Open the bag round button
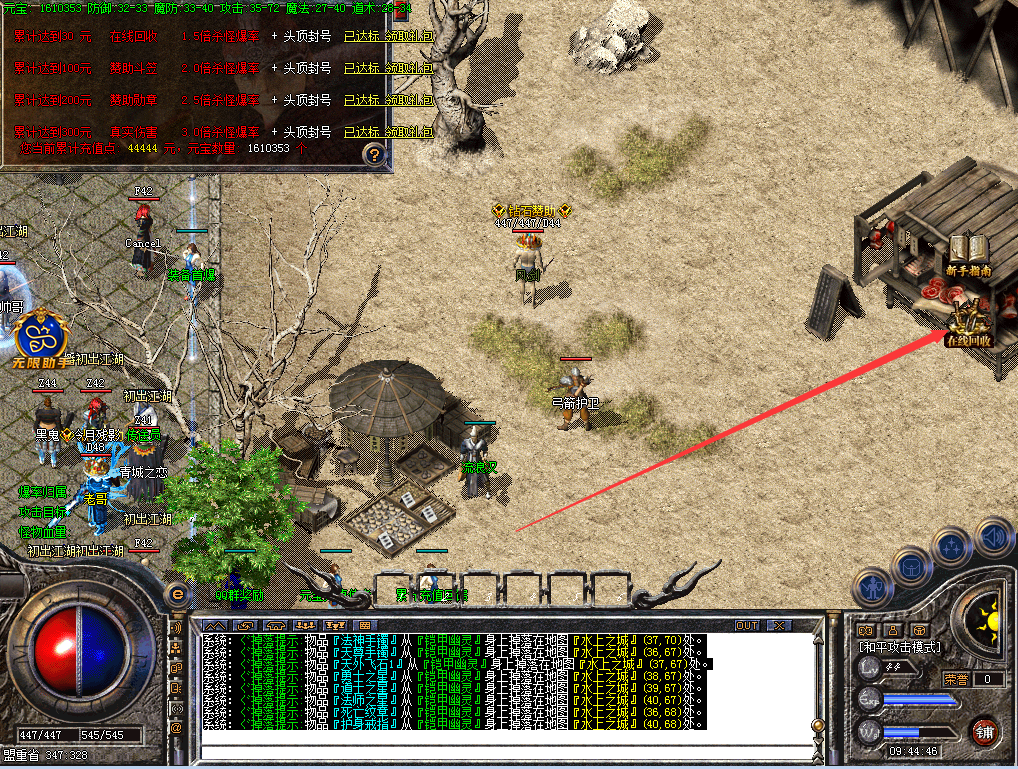The image size is (1018, 769). 913,565
